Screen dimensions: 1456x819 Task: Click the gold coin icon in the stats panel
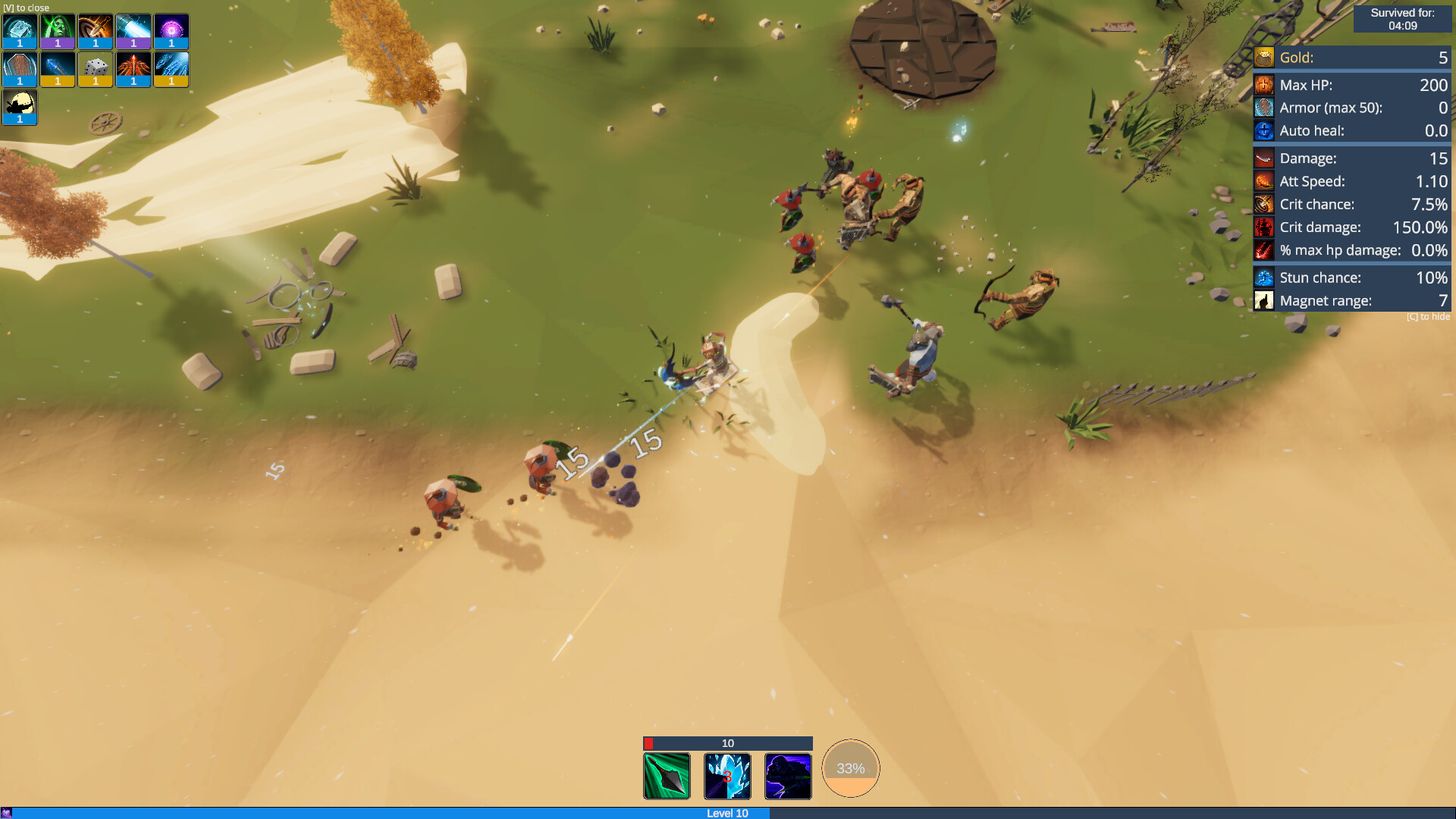tap(1264, 57)
